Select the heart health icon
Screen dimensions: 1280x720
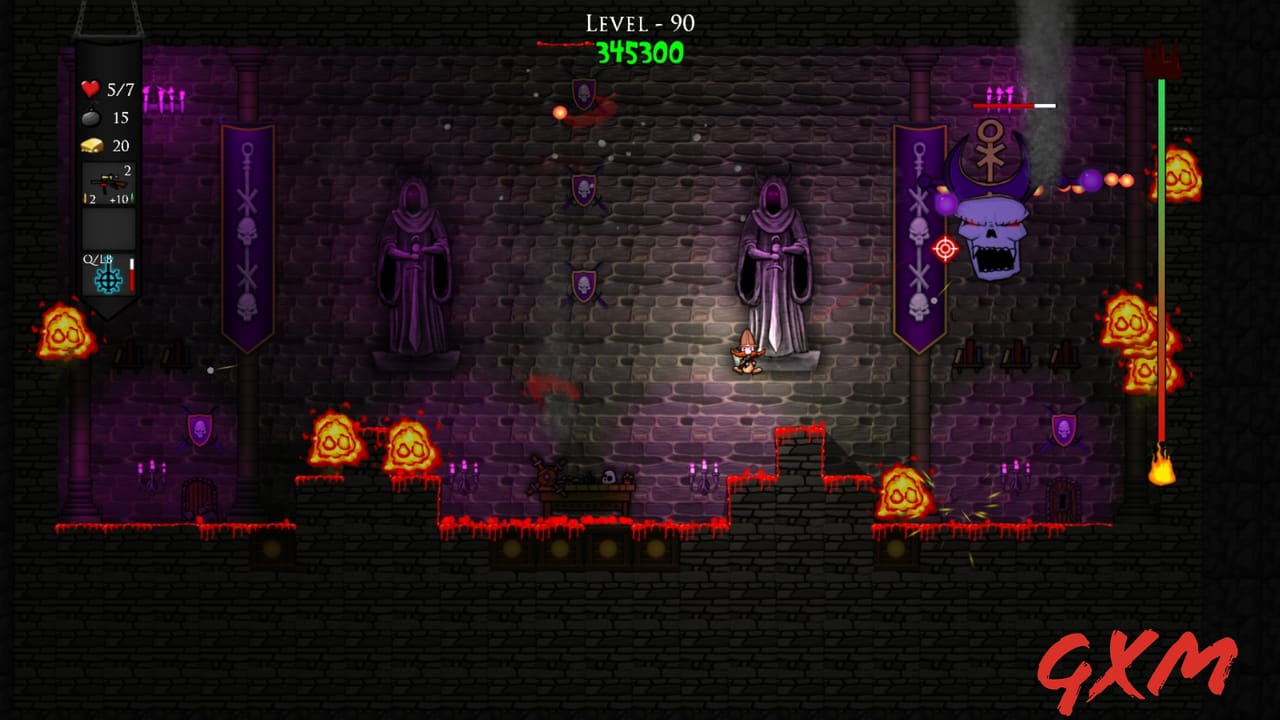91,87
